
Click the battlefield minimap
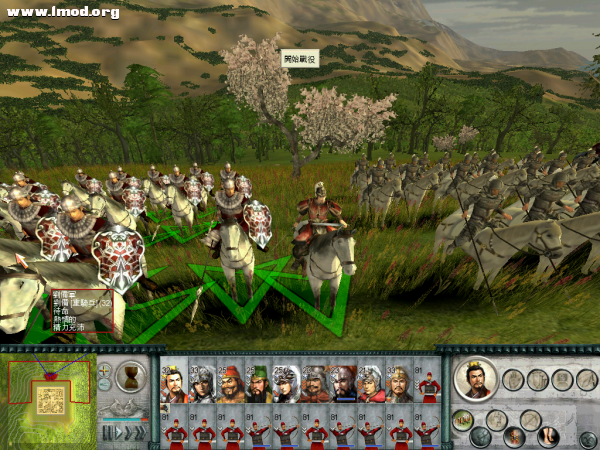[47, 398]
